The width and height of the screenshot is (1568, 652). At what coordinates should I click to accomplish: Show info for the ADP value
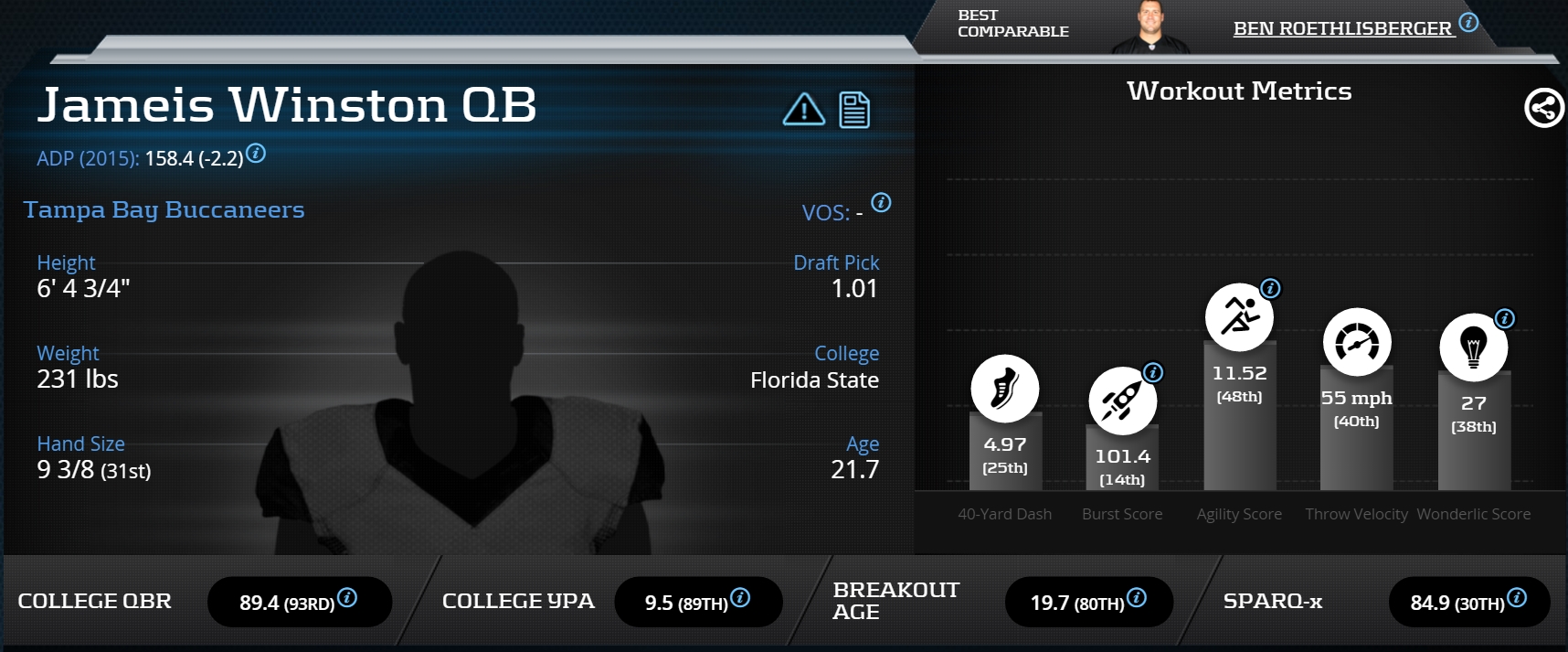[x=257, y=154]
